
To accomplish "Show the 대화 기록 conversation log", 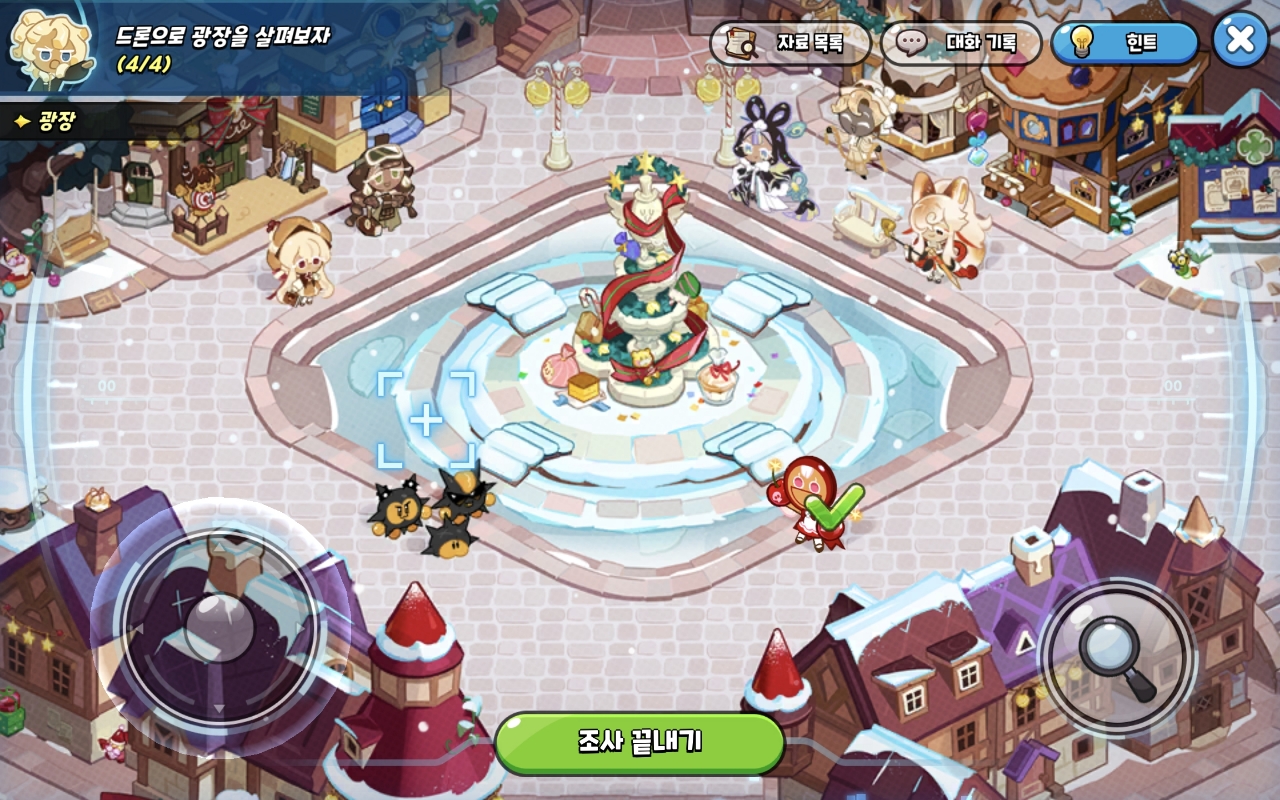I will 961,43.
